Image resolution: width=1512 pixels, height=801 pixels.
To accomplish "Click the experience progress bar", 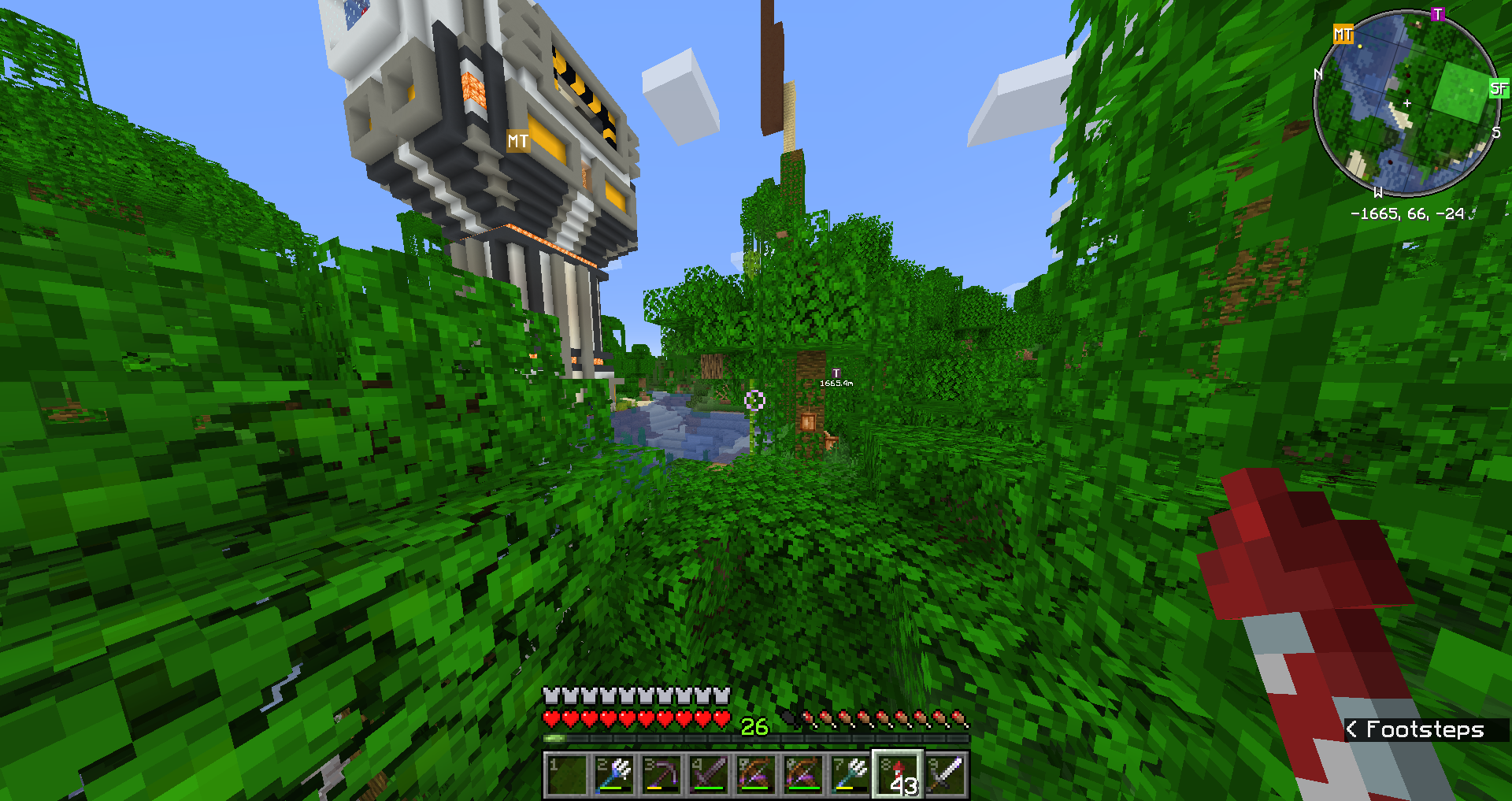I will coord(756,739).
